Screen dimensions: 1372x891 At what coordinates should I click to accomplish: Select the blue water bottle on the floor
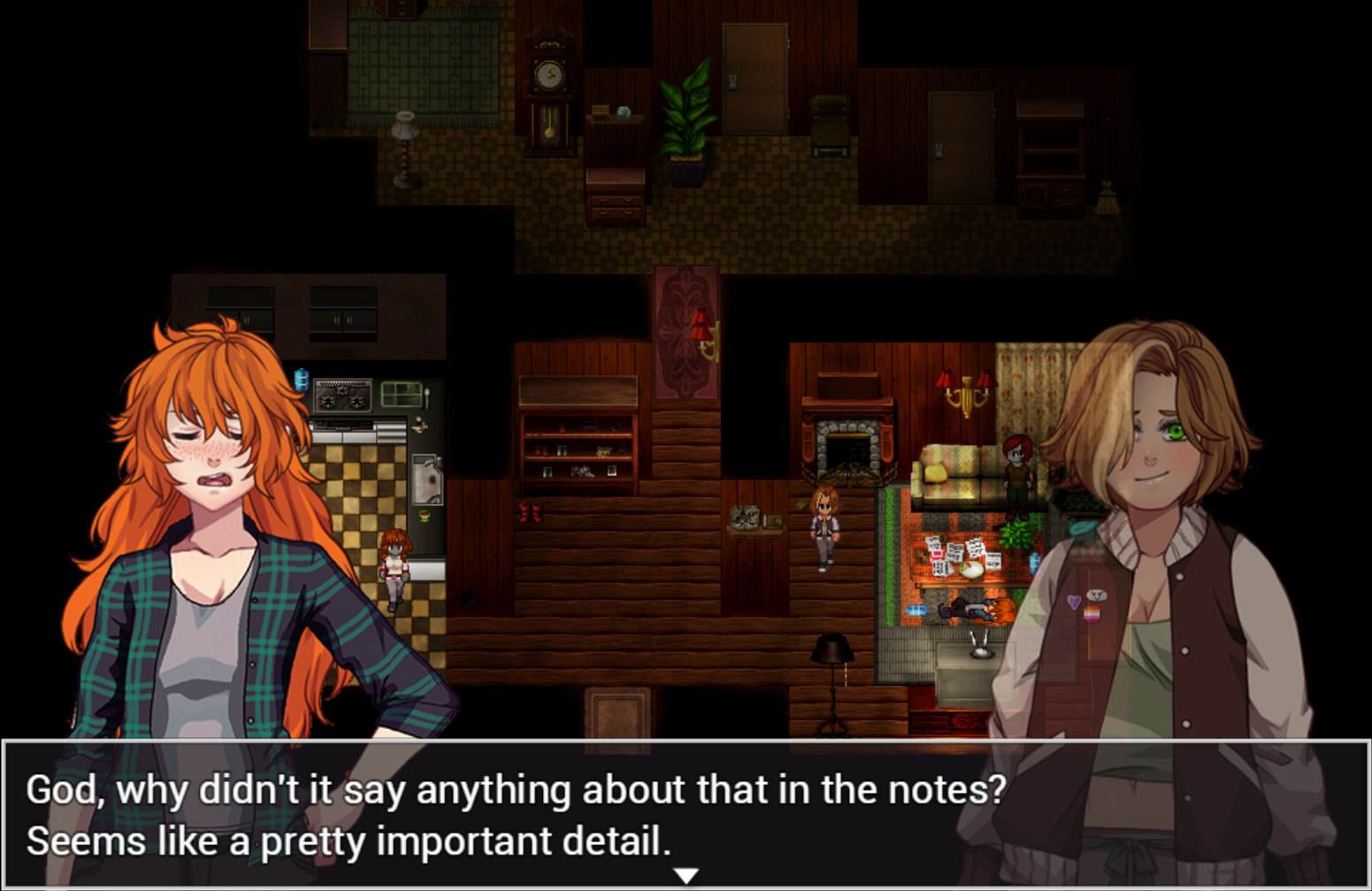pos(916,609)
